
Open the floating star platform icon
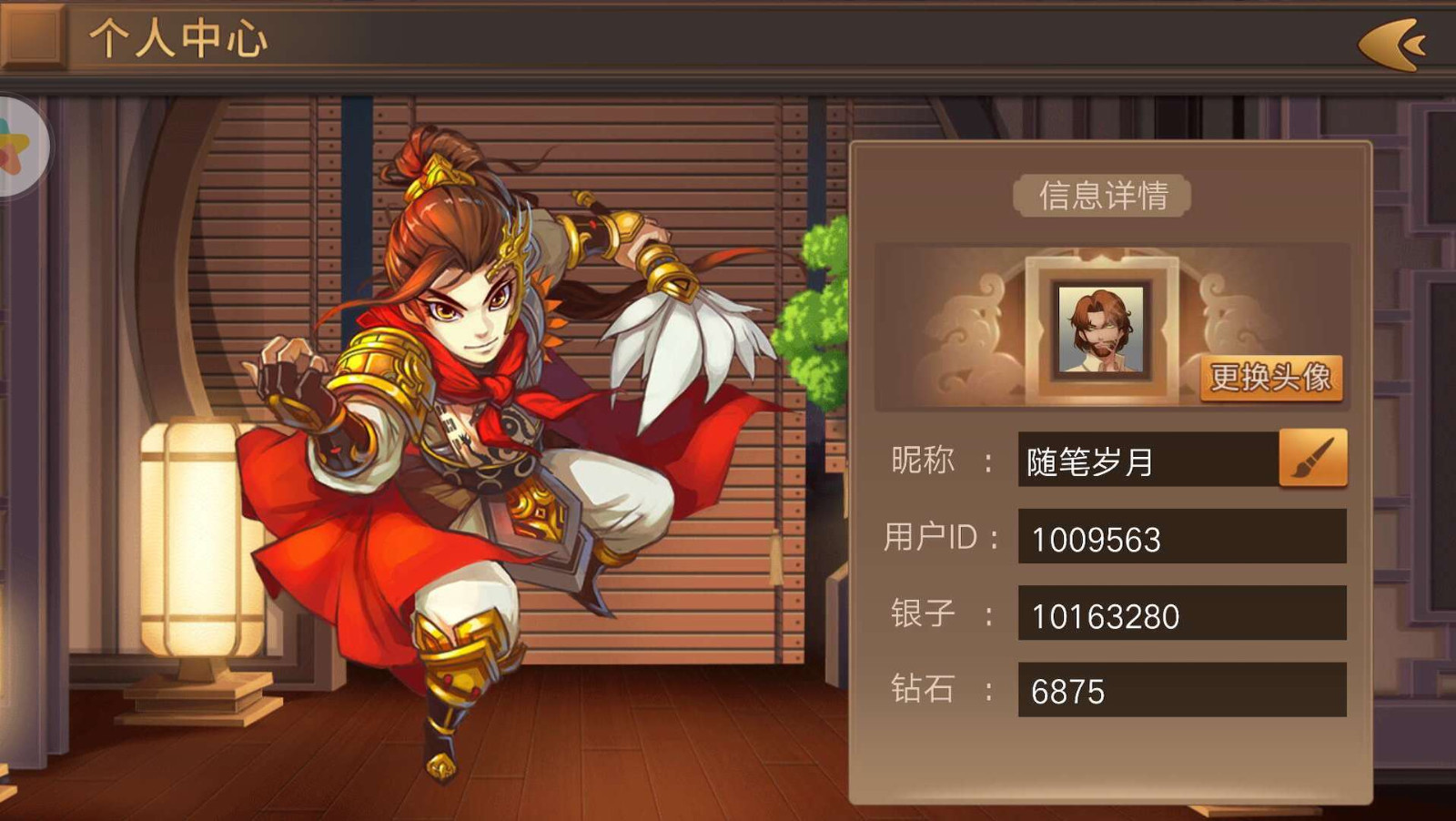coord(18,146)
